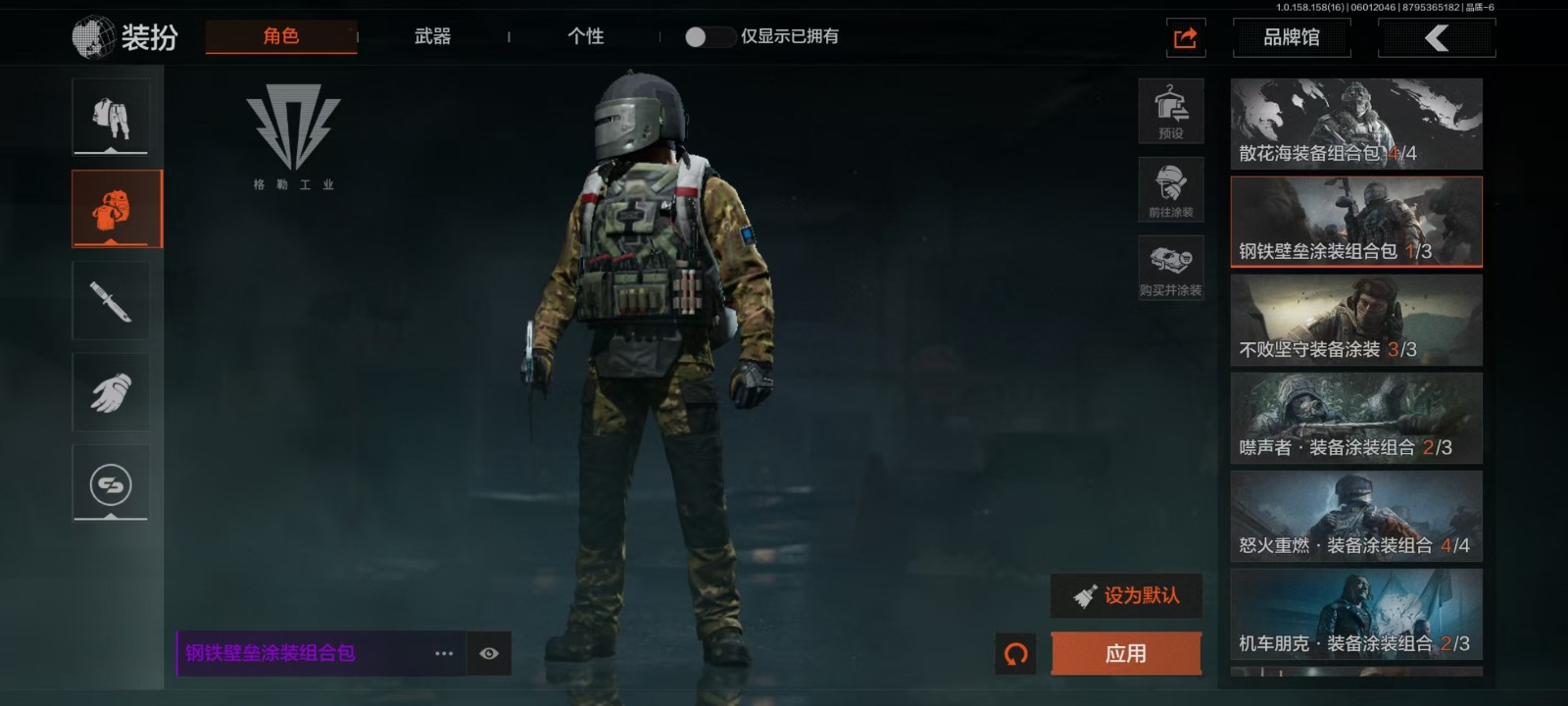Toggle 仅显示已拥有 filter switch
This screenshot has width=1568, height=706.
[x=709, y=37]
